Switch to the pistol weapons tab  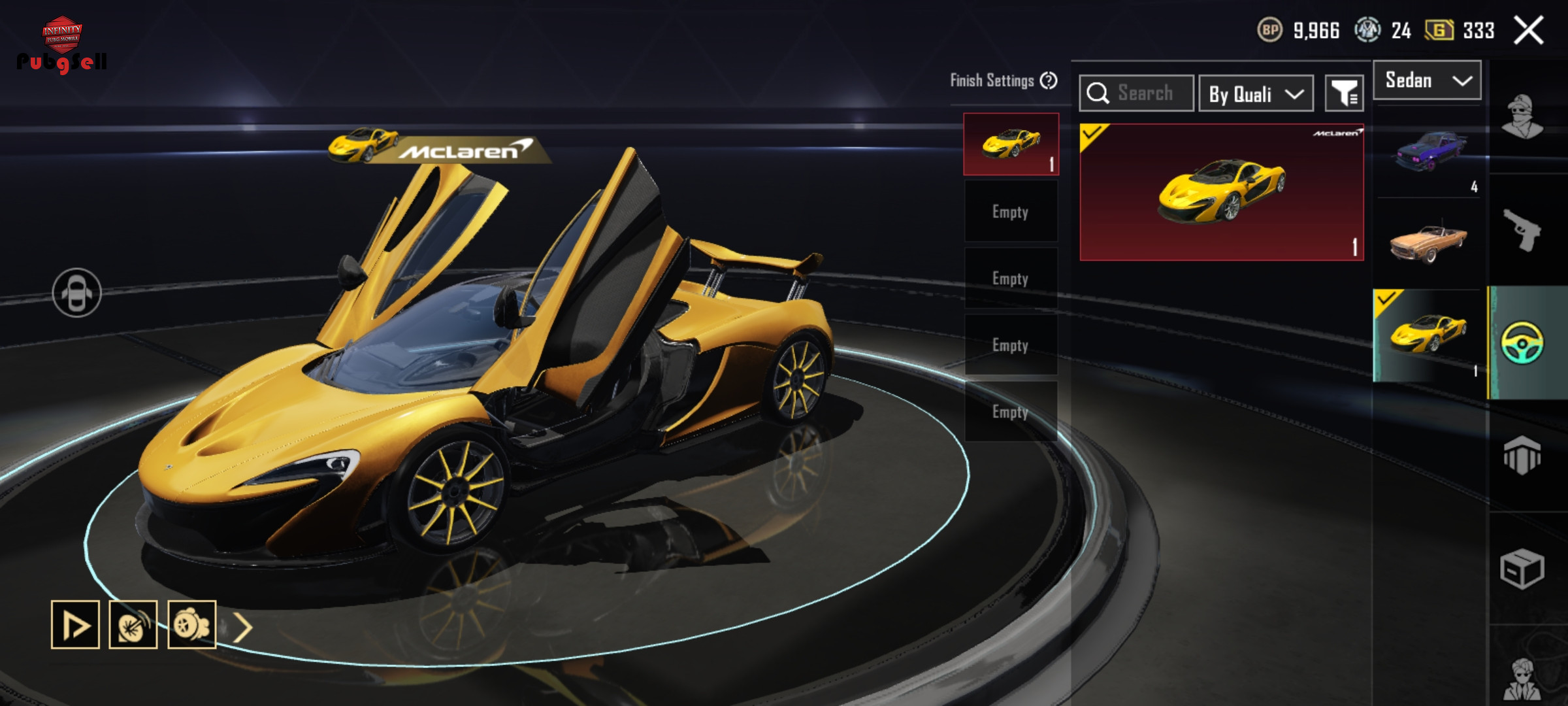tap(1522, 230)
